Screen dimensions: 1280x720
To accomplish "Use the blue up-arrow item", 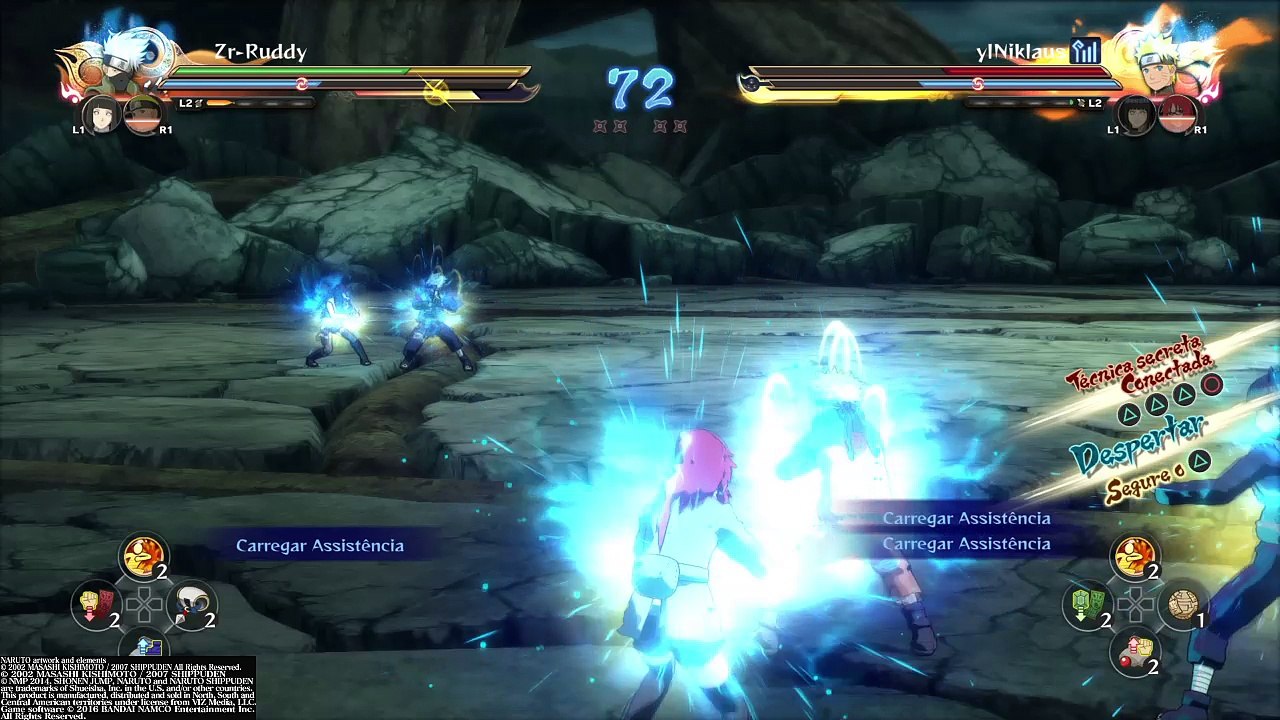I will coord(144,647).
